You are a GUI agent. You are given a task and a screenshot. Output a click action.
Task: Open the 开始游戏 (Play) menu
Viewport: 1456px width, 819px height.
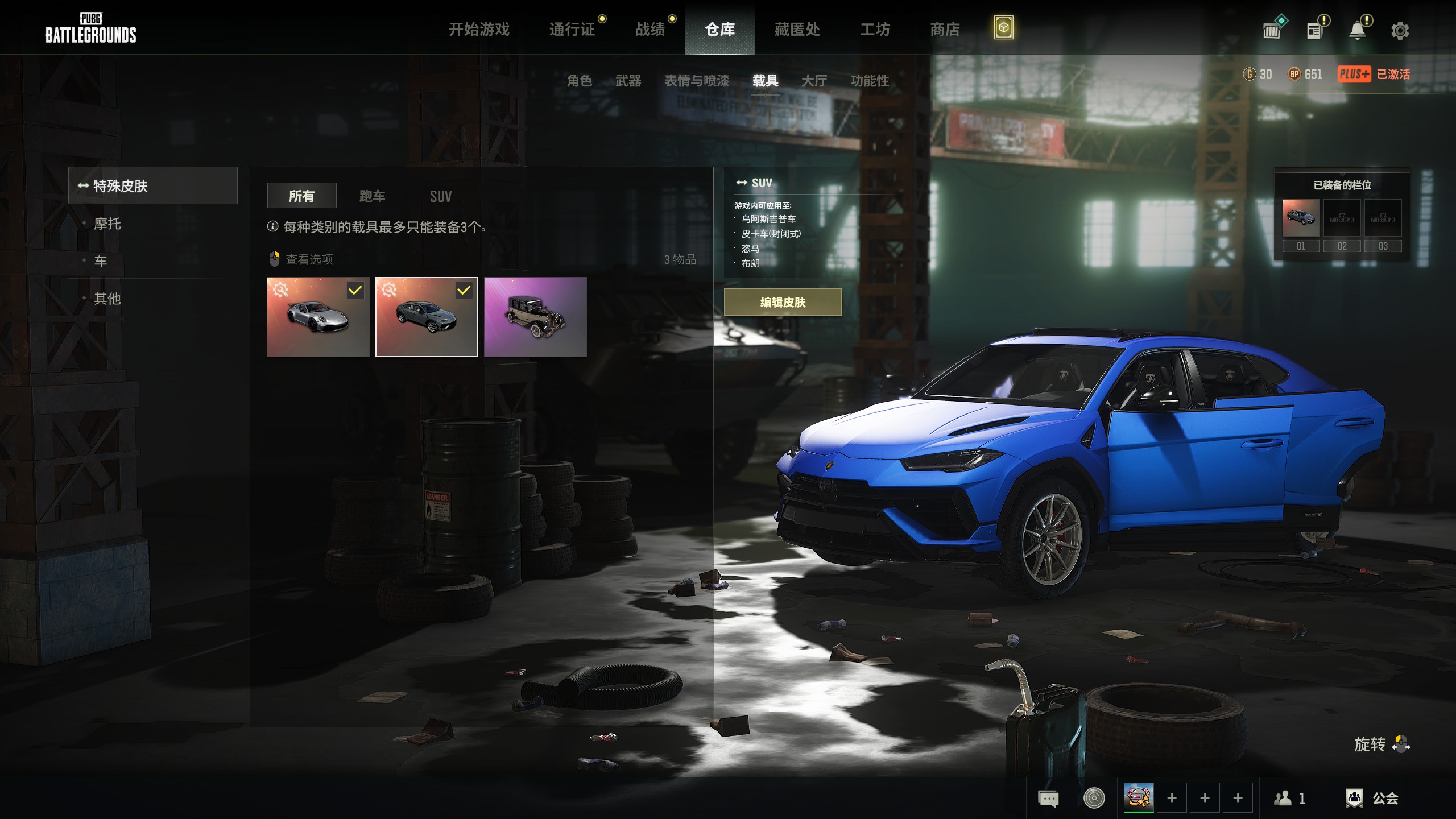coord(479,29)
